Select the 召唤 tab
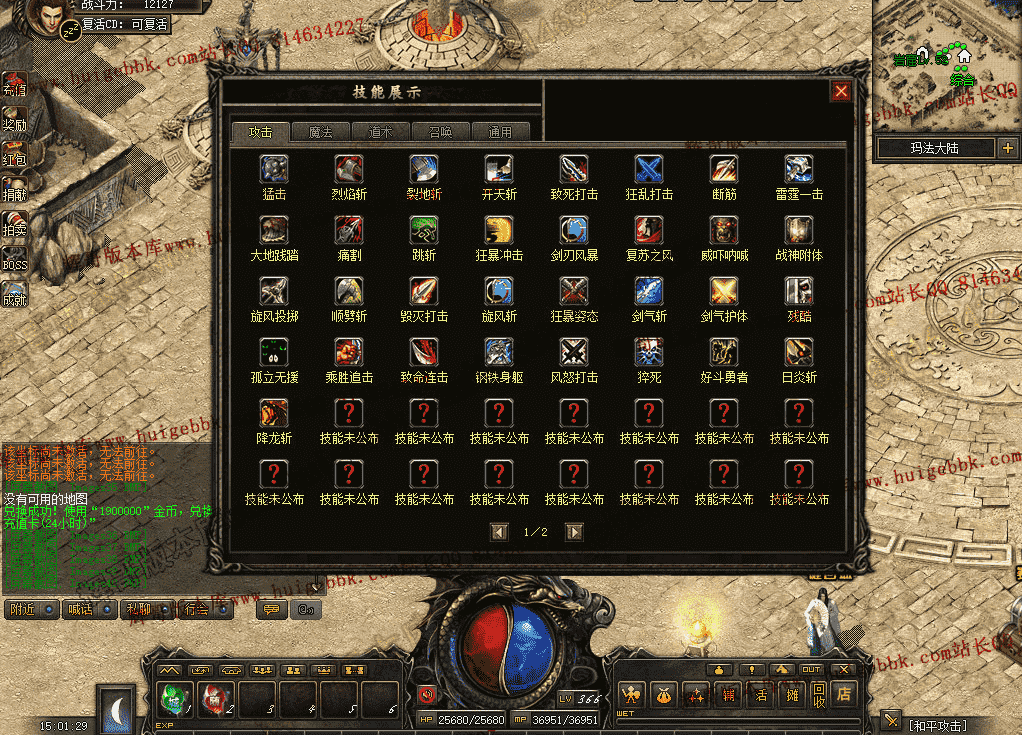 (x=440, y=132)
